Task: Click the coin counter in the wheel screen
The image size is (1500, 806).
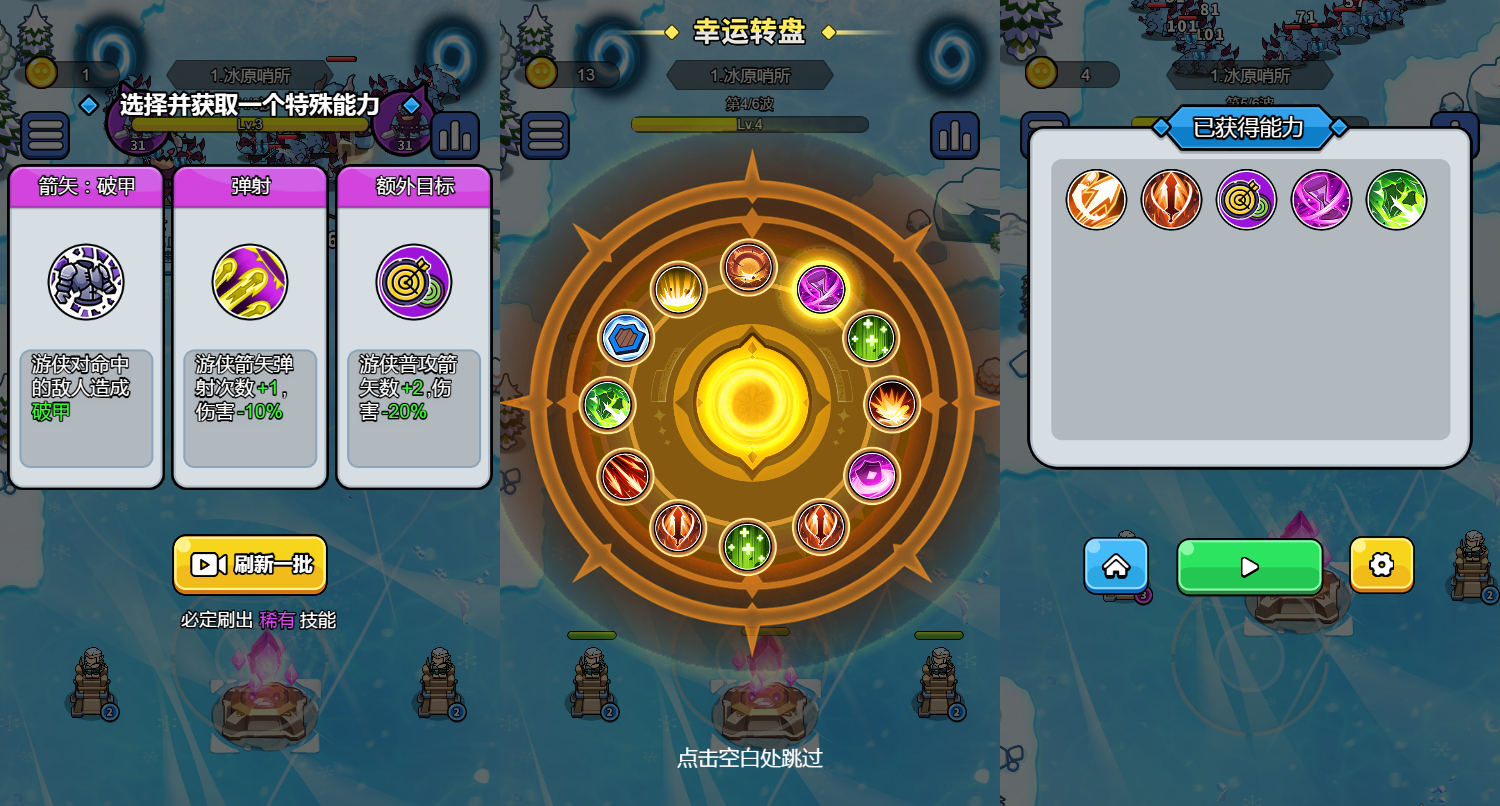Action: click(566, 73)
